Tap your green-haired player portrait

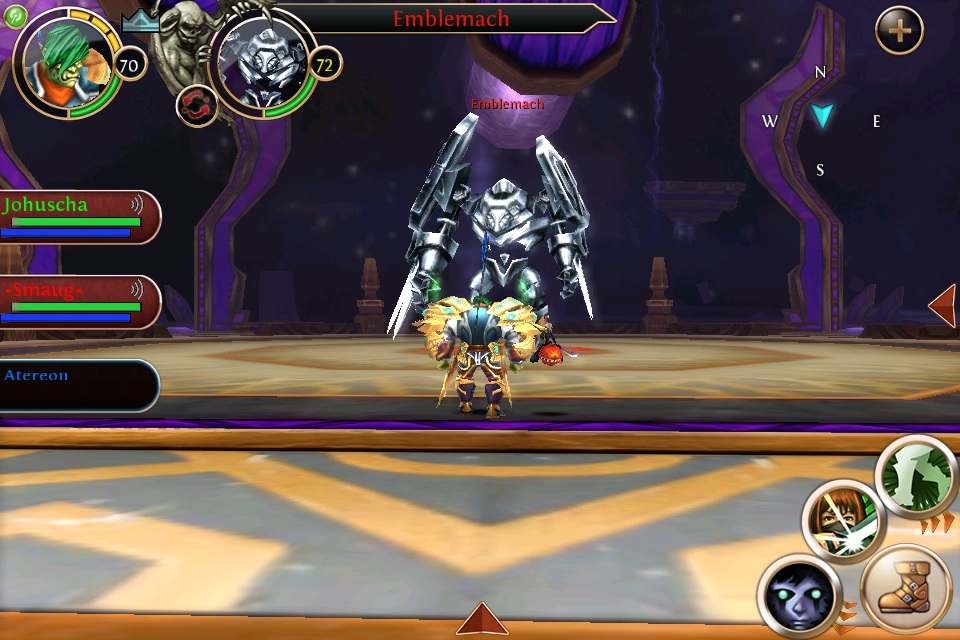66,62
